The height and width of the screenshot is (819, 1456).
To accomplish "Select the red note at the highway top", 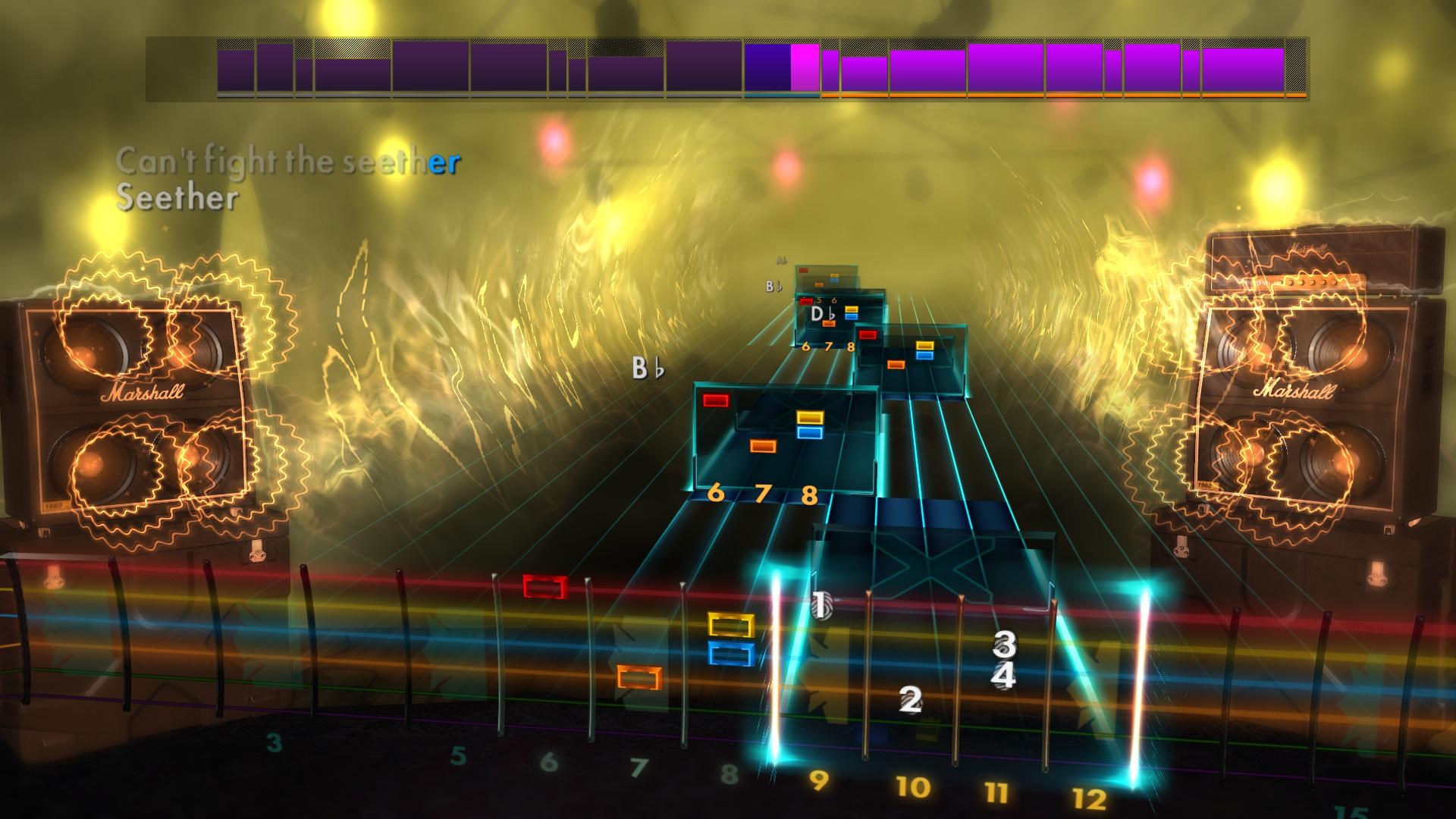I will 804,270.
